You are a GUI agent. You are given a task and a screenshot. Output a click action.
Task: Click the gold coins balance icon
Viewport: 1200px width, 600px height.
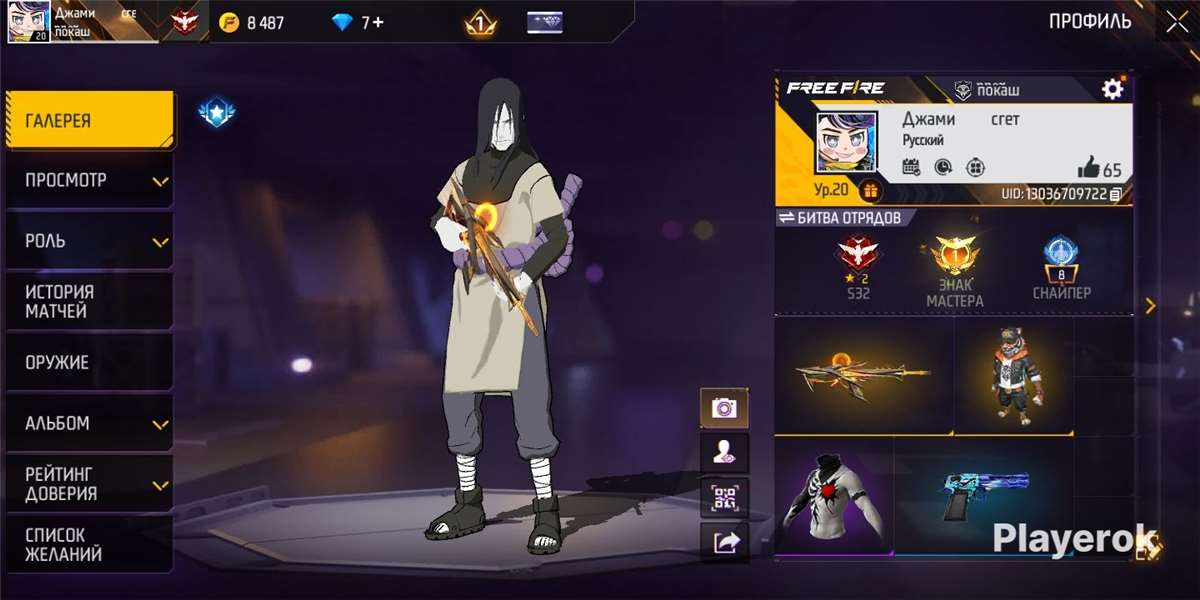pos(229,22)
